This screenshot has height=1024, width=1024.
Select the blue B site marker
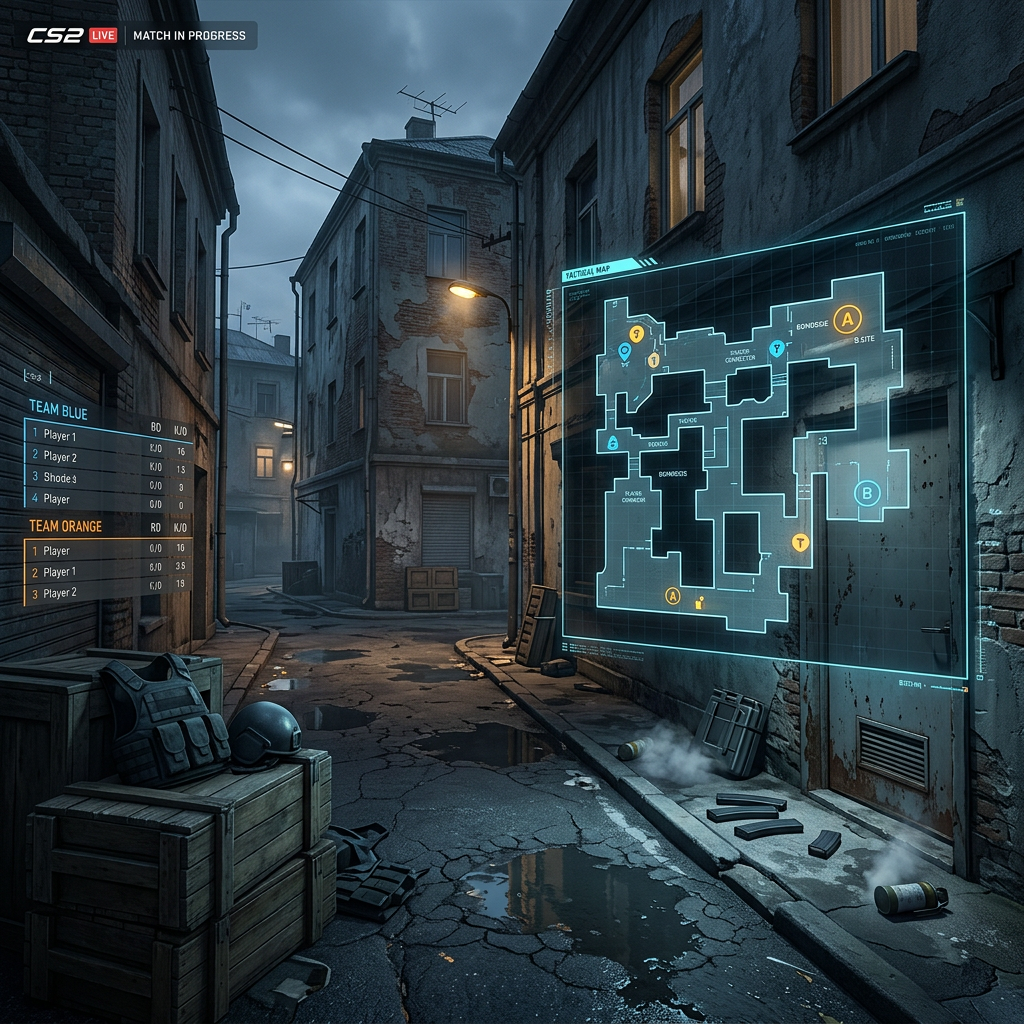click(x=867, y=492)
